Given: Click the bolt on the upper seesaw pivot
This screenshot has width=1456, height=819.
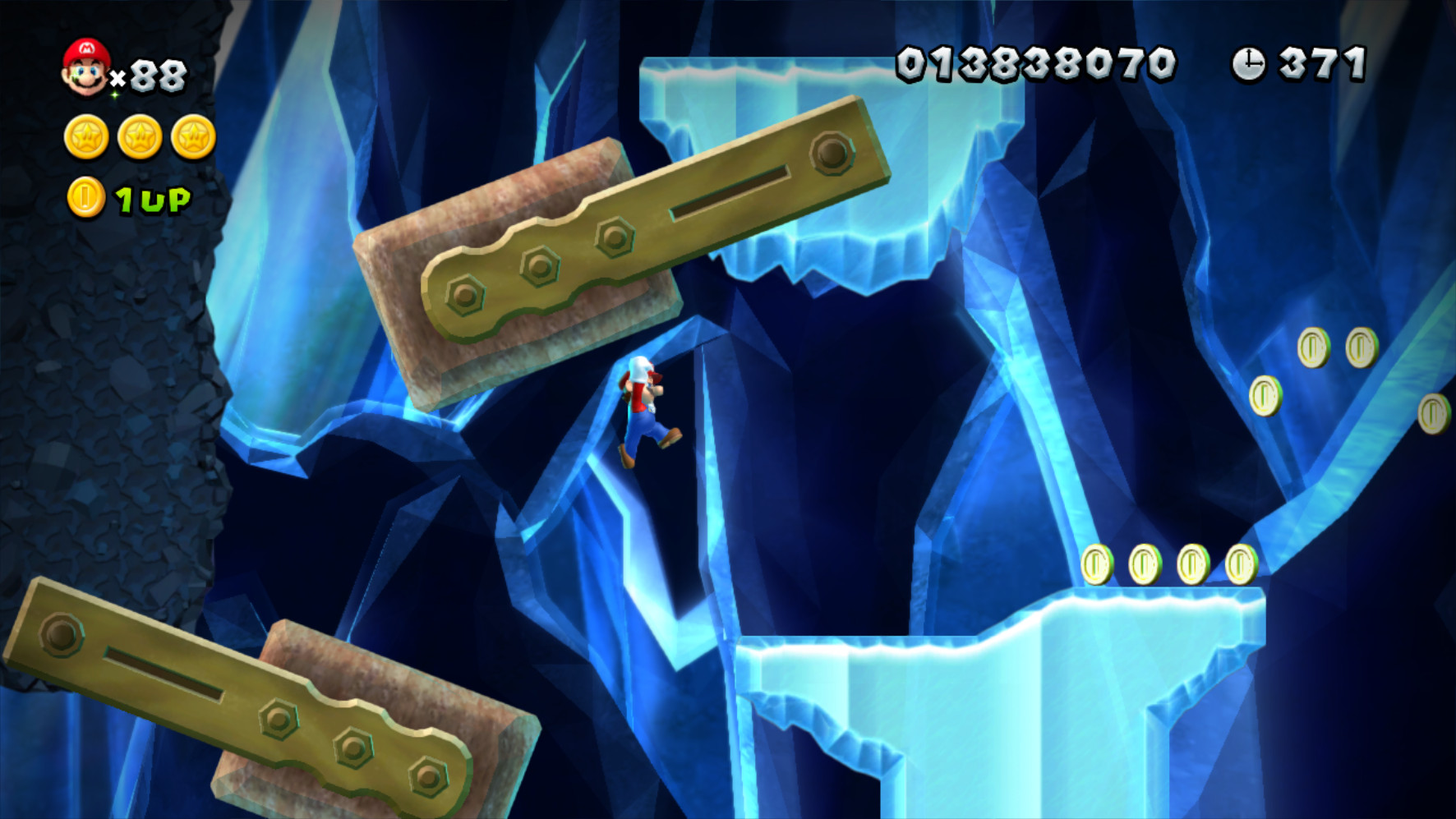Looking at the screenshot, I should pos(830,153).
